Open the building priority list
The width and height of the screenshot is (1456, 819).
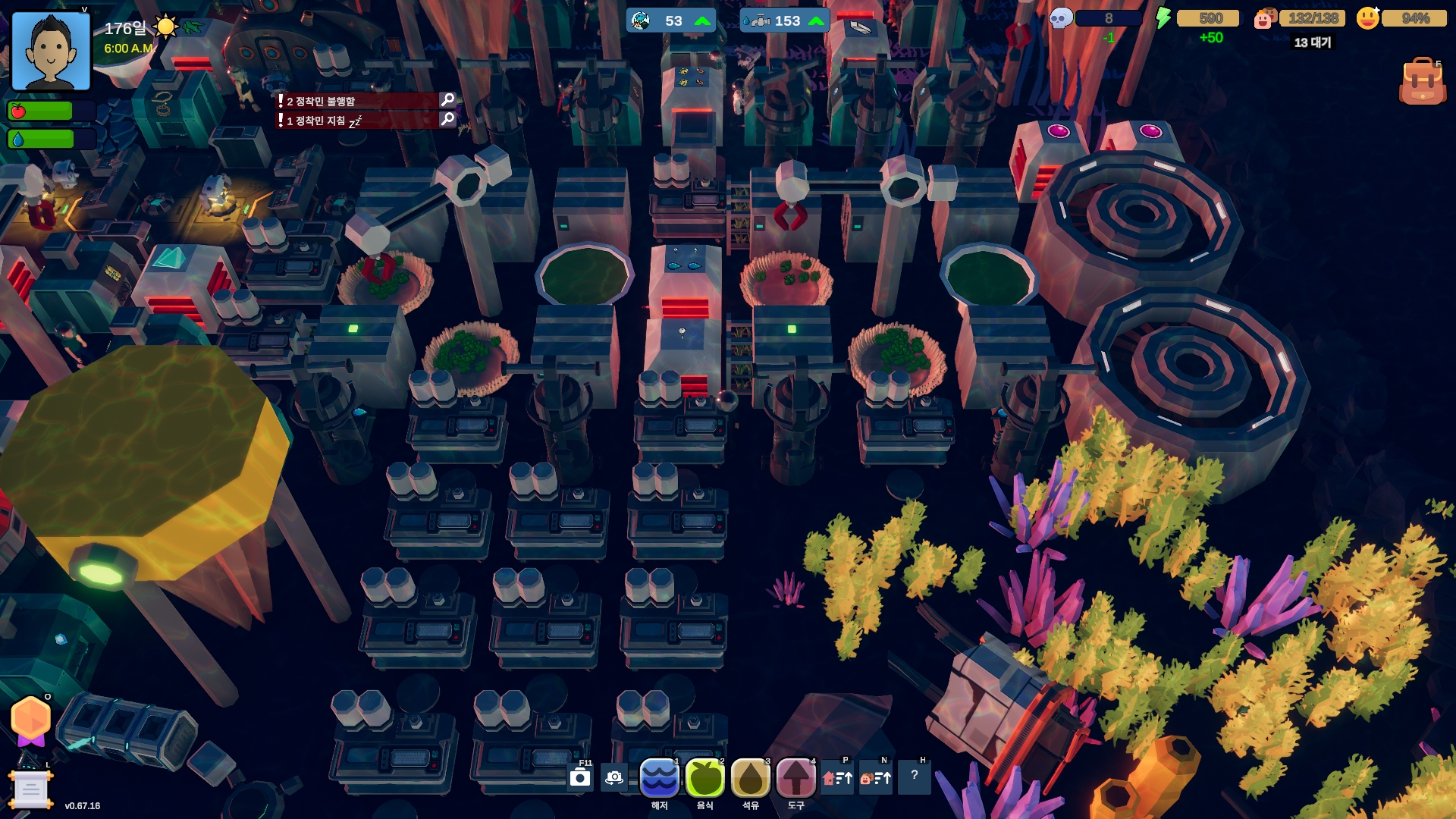coord(838,777)
